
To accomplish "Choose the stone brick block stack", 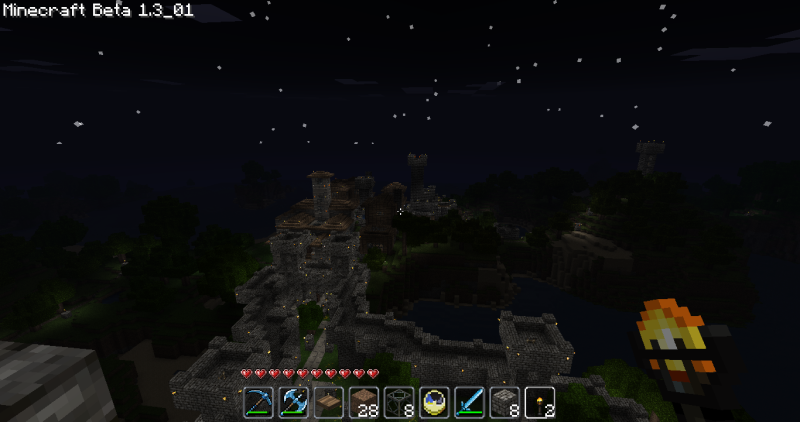I will pyautogui.click(x=504, y=402).
